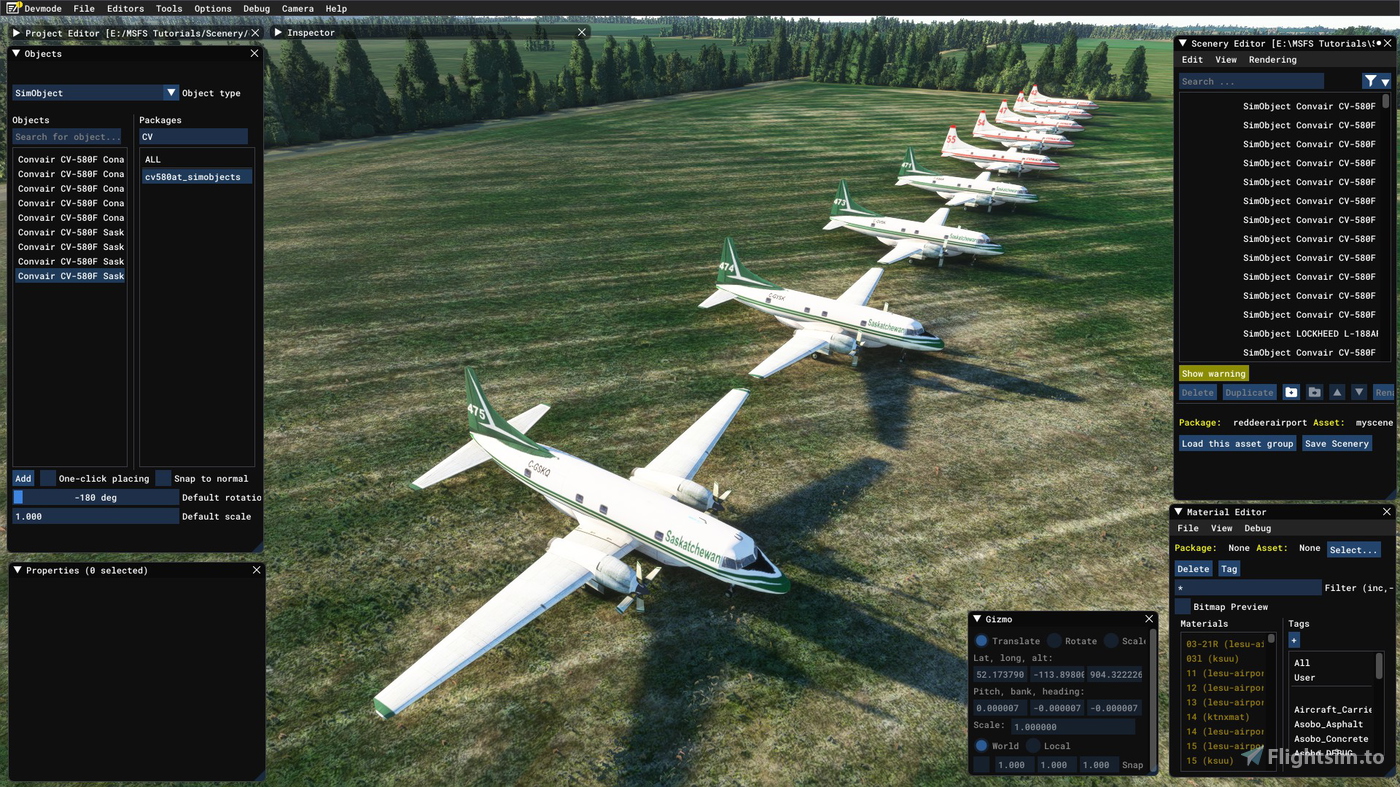1400x787 pixels.
Task: Open the SimObject object type dropdown
Action: pyautogui.click(x=171, y=93)
